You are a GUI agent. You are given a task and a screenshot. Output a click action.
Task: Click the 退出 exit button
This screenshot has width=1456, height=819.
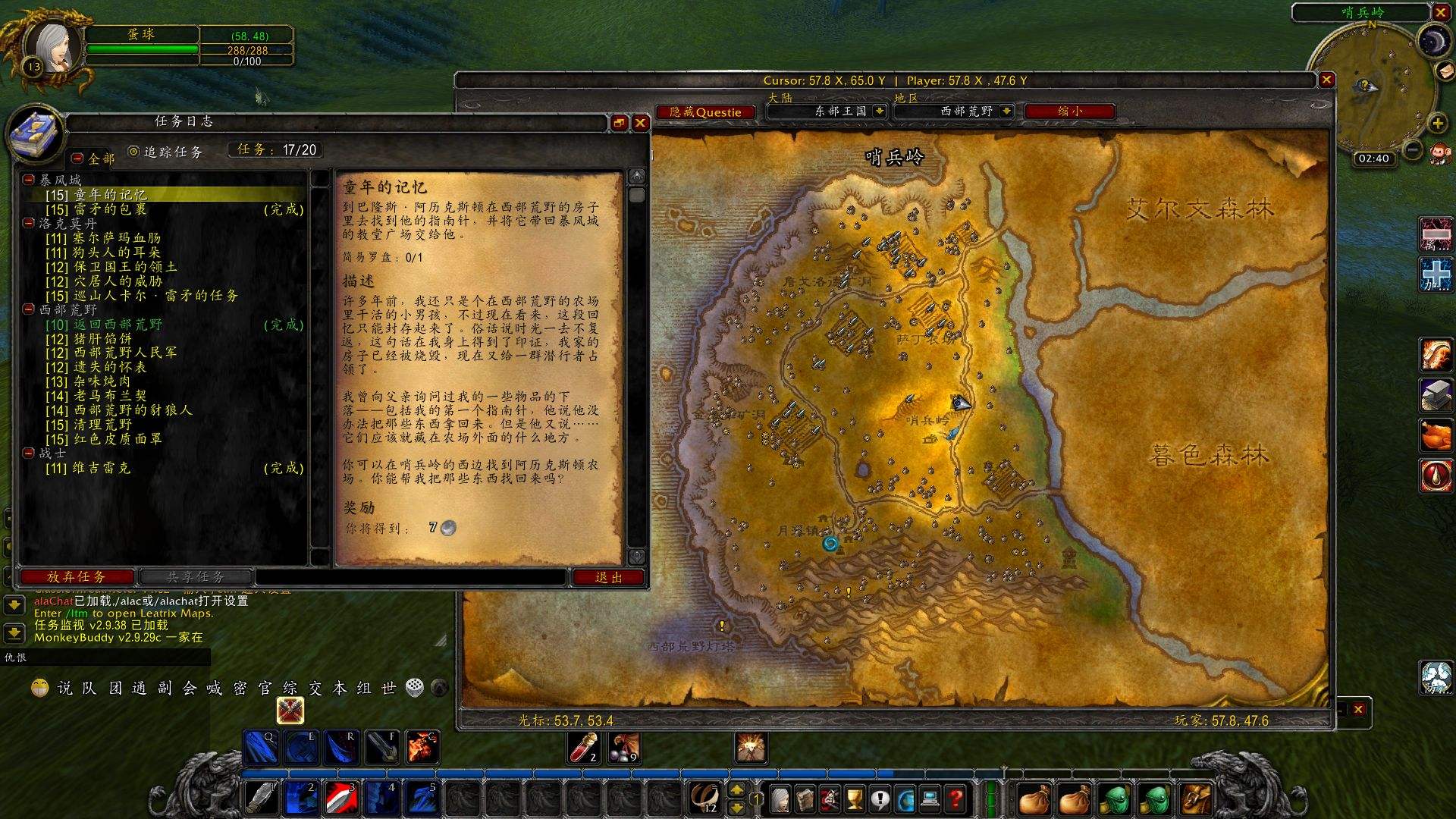(x=608, y=578)
